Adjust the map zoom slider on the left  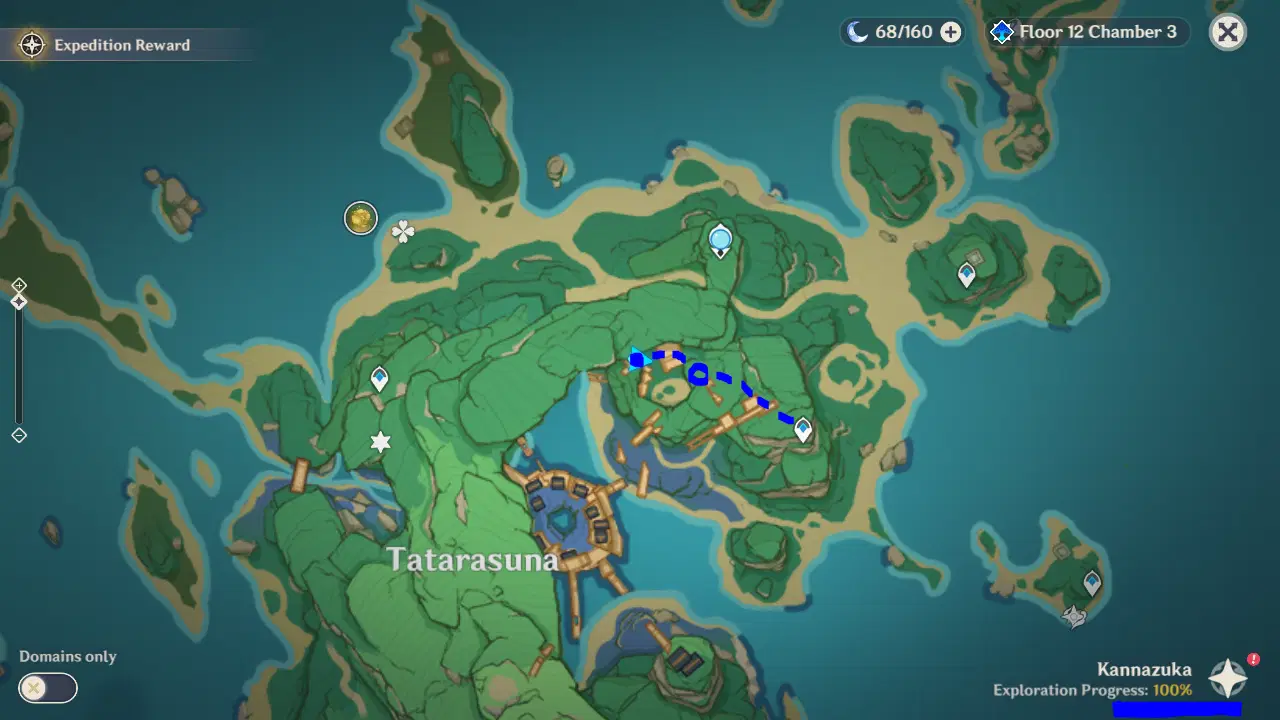(18, 360)
